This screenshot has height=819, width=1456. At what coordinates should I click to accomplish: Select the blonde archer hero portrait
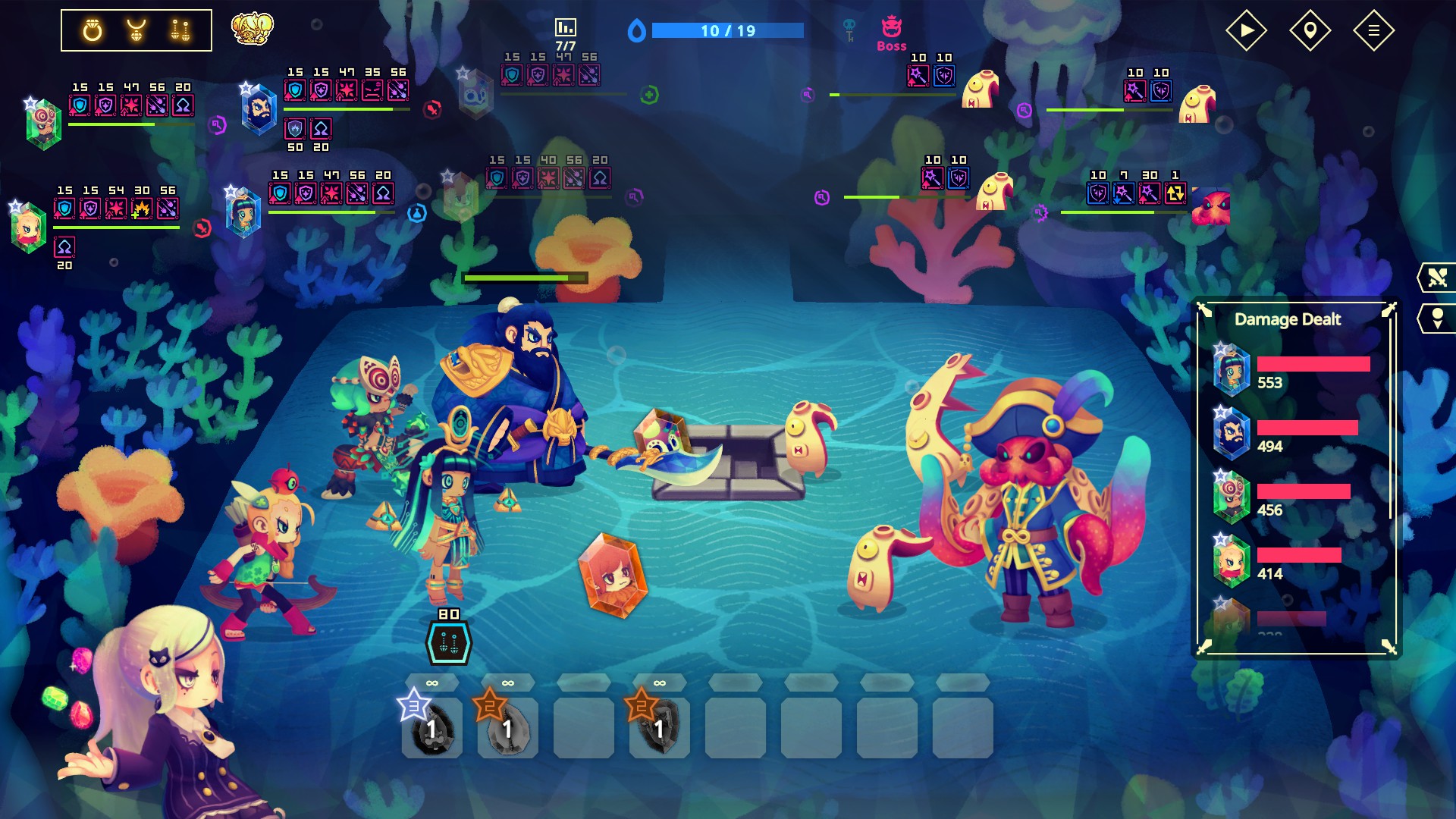click(x=29, y=227)
